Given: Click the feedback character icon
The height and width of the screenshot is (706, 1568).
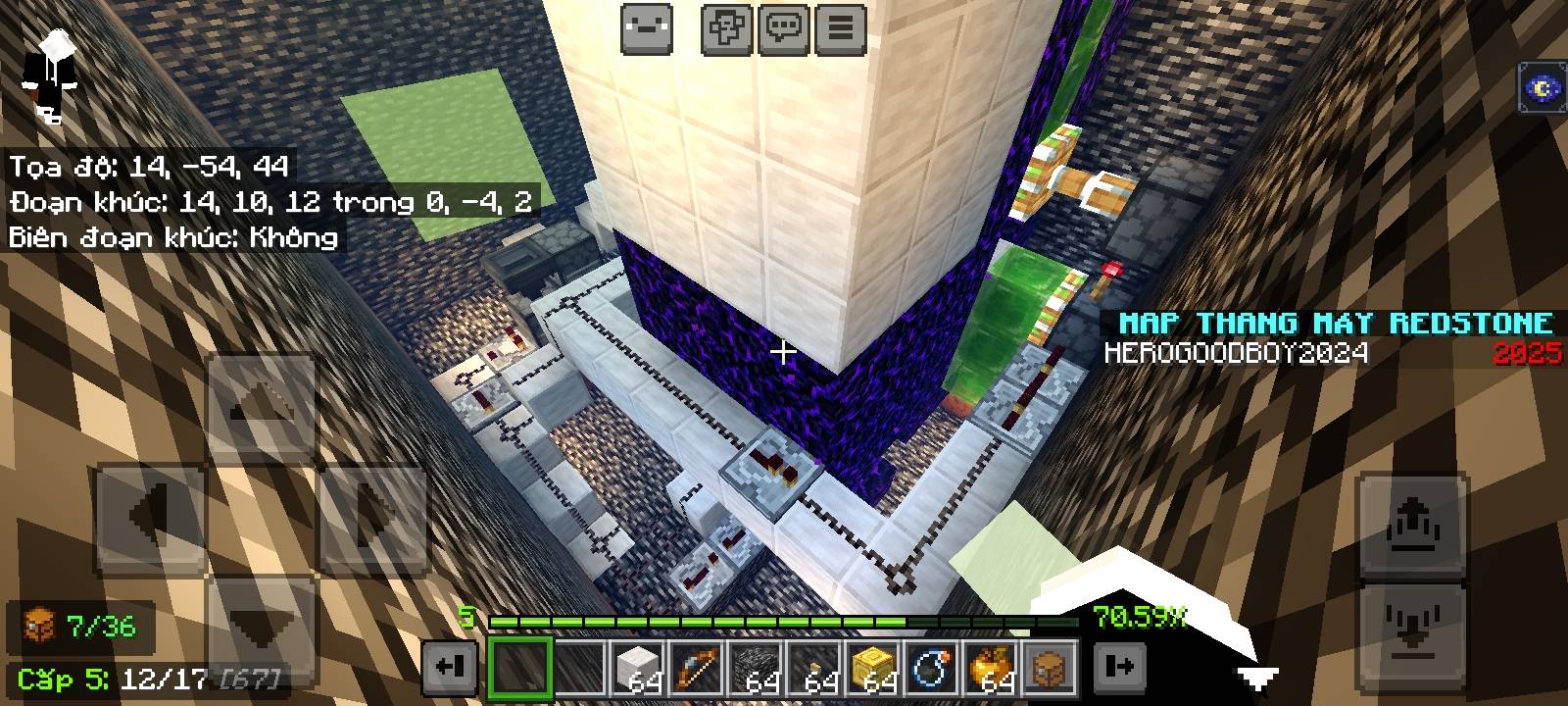Looking at the screenshot, I should (646, 26).
